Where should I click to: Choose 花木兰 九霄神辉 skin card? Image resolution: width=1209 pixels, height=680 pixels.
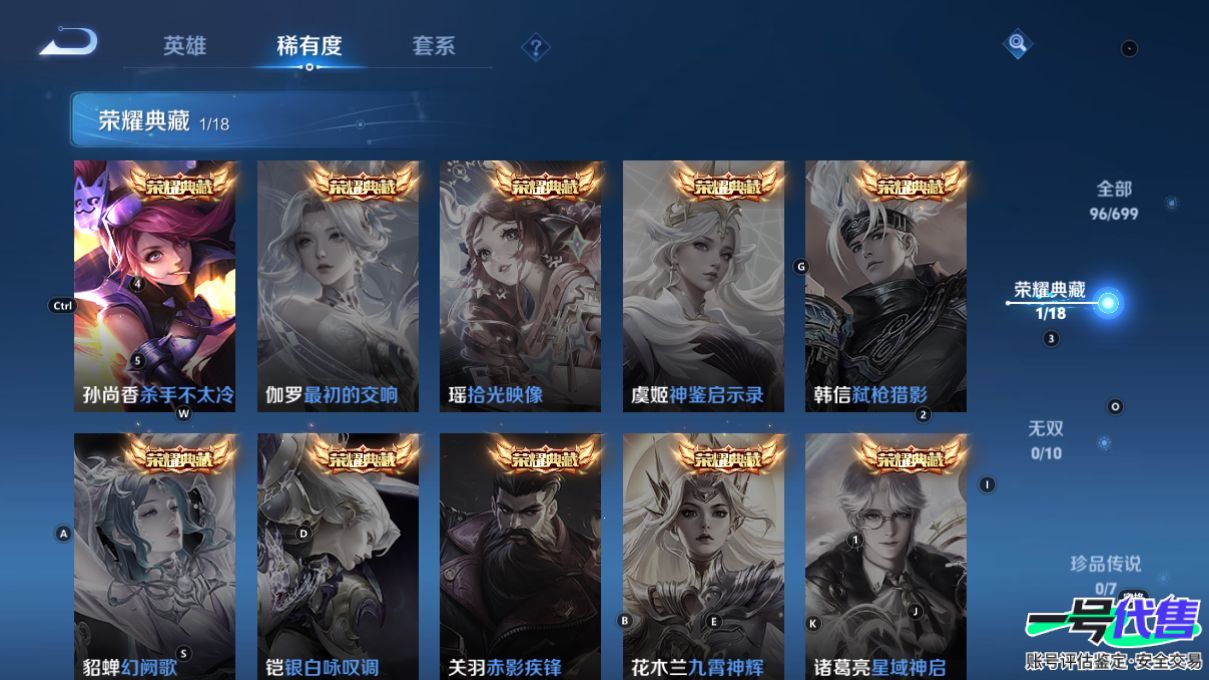703,556
